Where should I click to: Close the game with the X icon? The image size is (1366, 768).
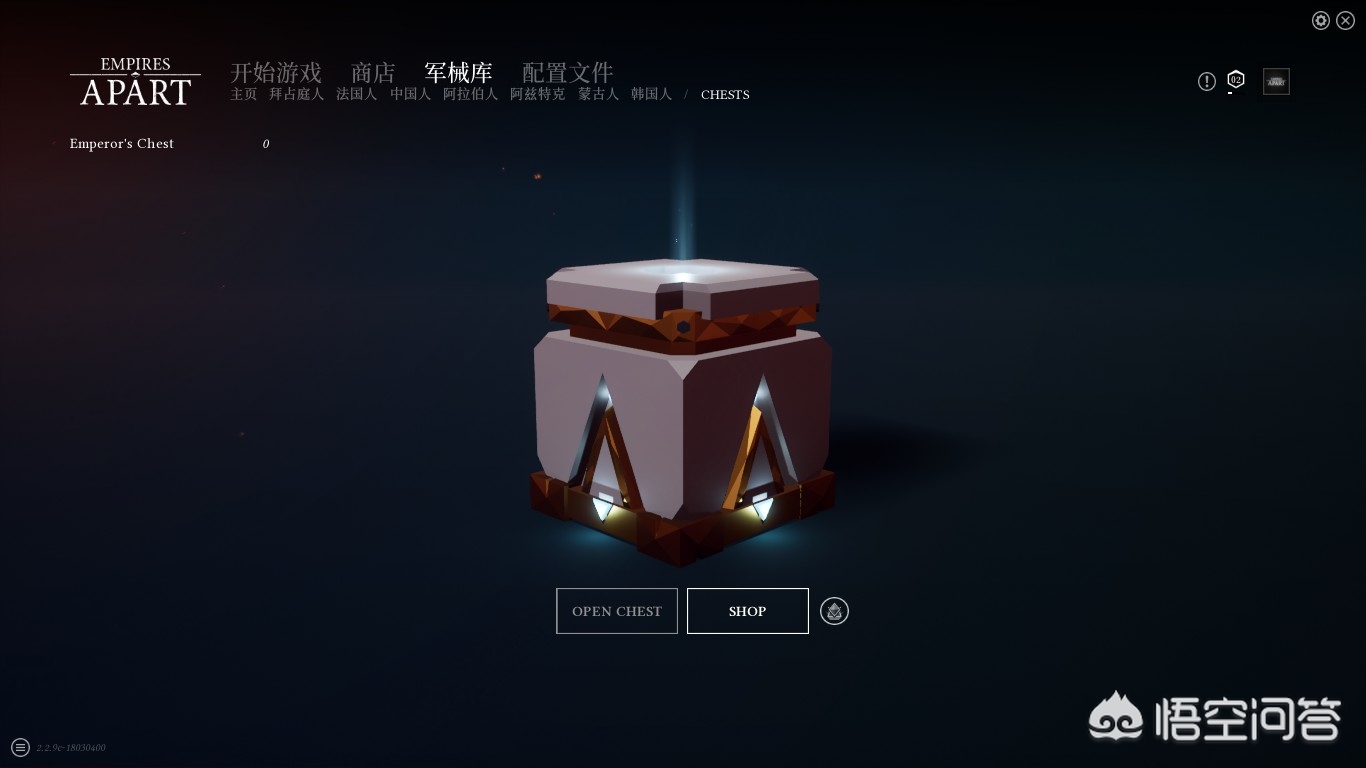tap(1345, 21)
